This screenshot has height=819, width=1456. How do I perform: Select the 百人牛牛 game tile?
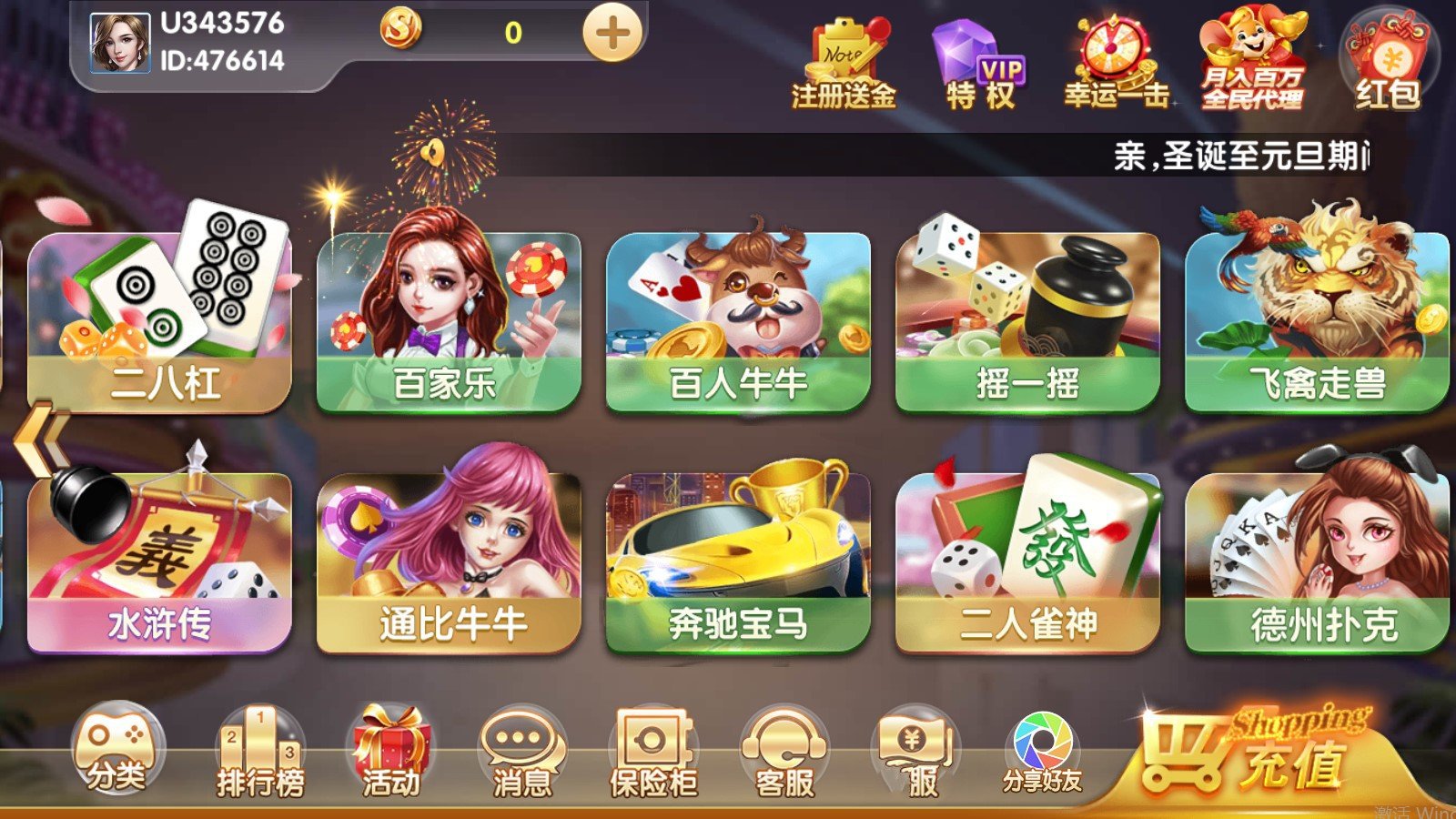[x=738, y=318]
